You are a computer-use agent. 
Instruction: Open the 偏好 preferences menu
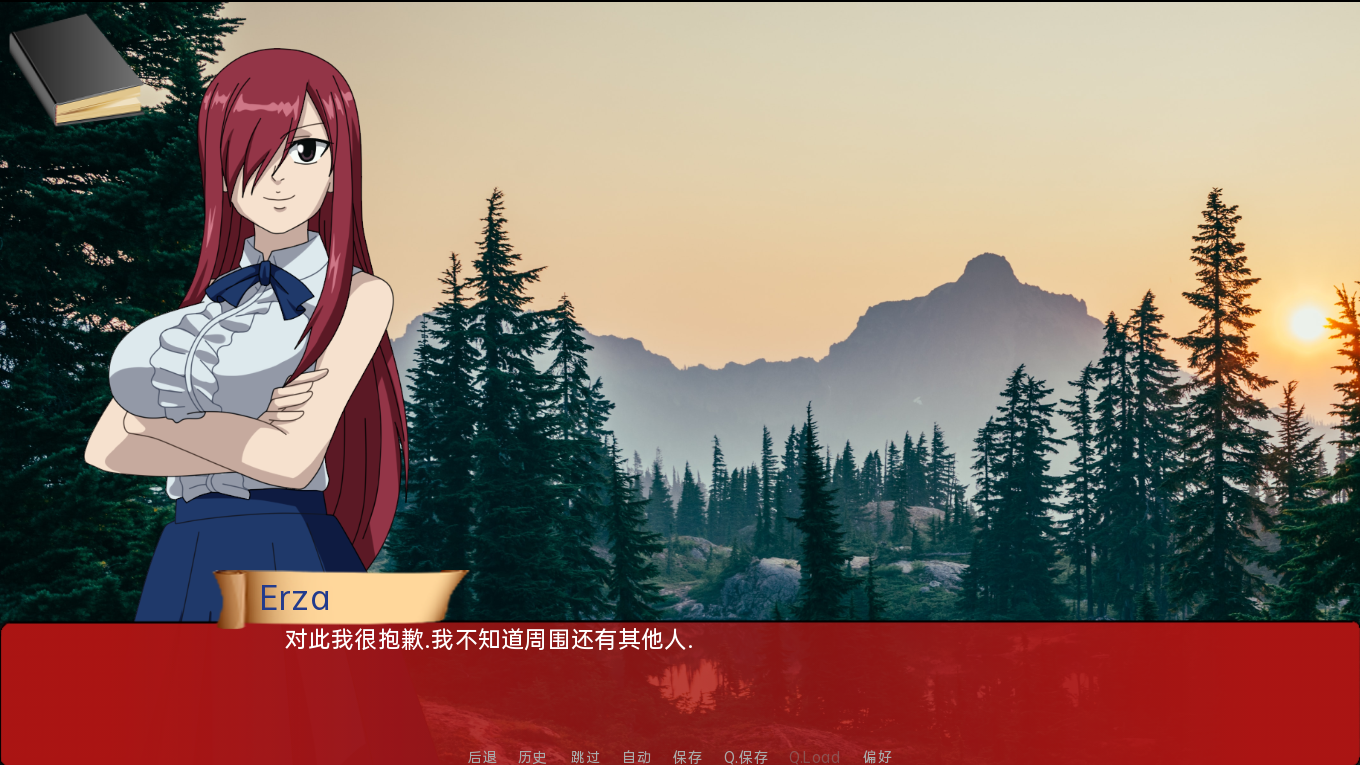point(878,757)
